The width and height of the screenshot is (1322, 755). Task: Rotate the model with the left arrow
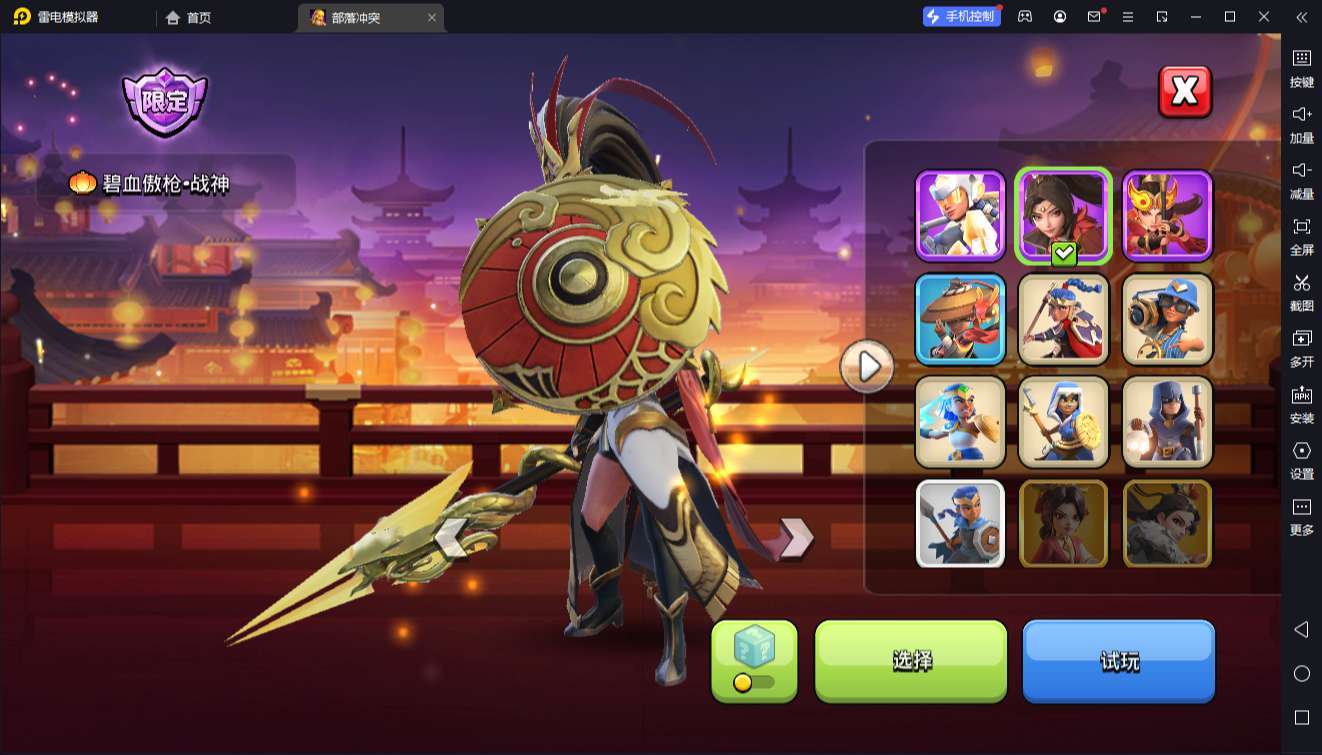click(x=451, y=538)
